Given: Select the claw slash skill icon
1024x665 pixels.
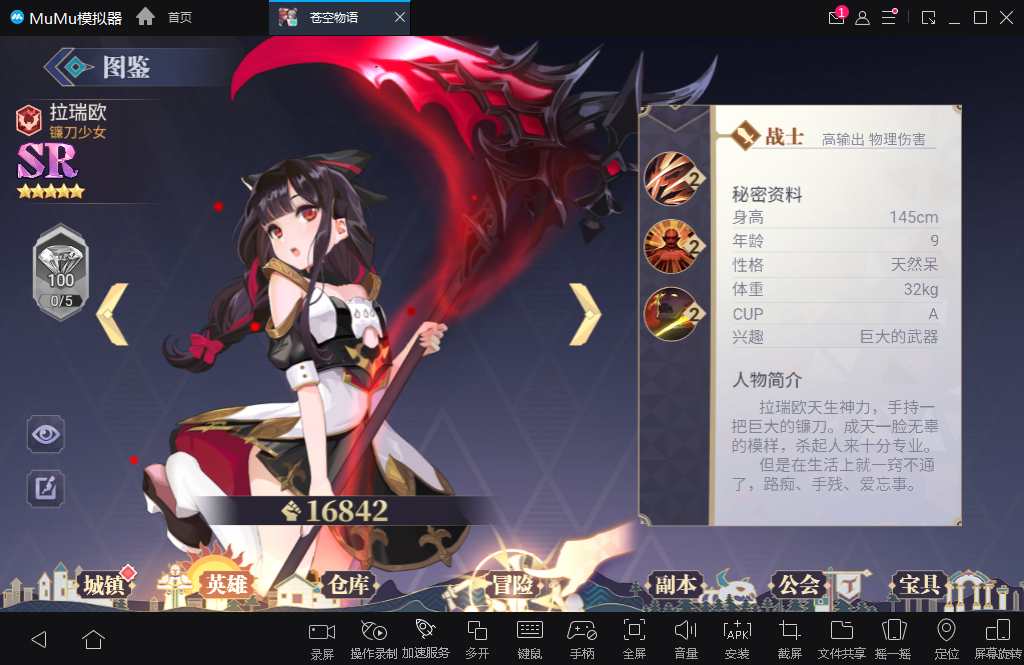Looking at the screenshot, I should point(670,177).
